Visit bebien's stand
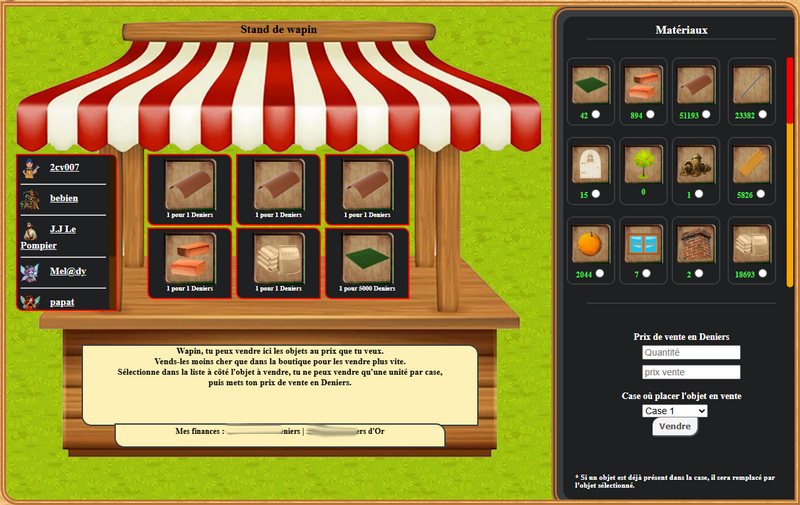 click(64, 198)
